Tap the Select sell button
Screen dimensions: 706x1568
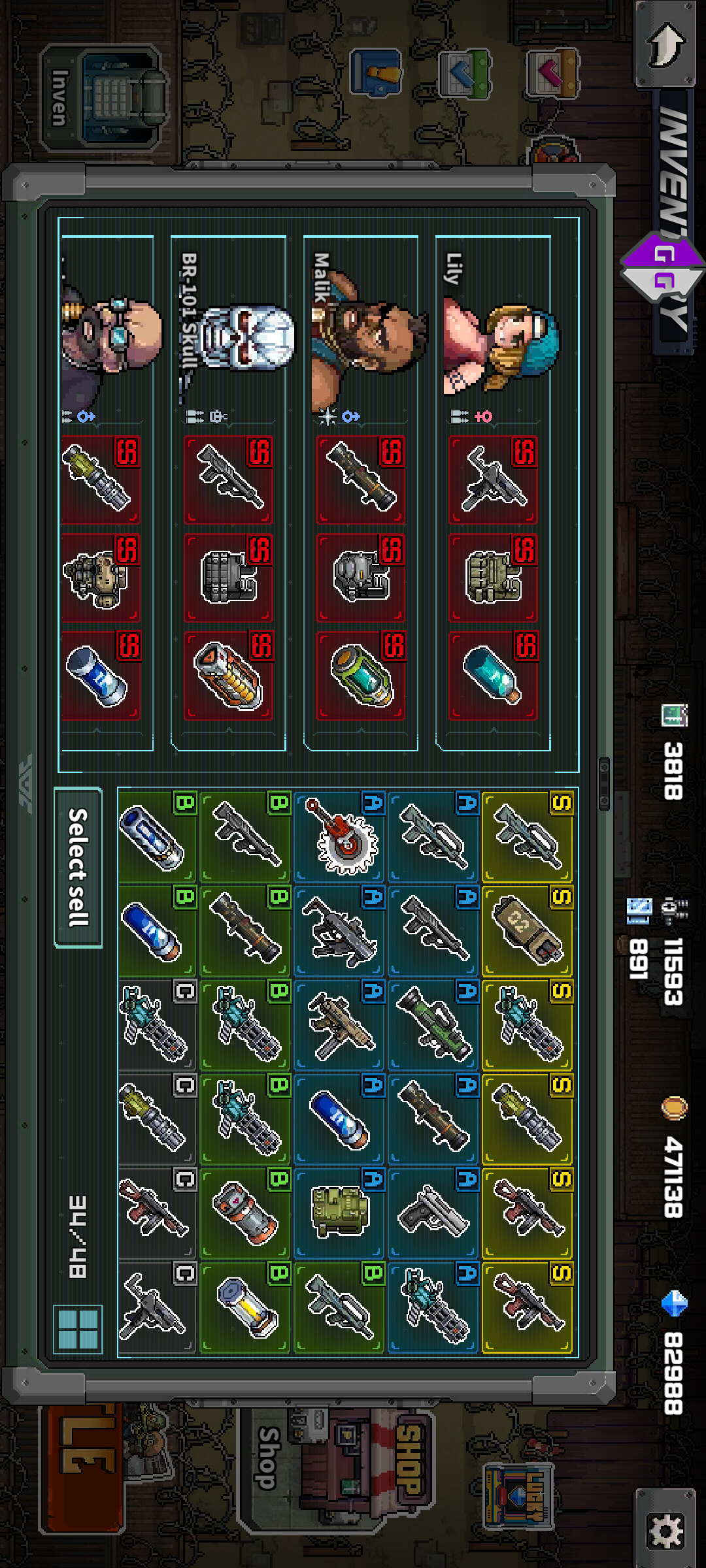(78, 867)
